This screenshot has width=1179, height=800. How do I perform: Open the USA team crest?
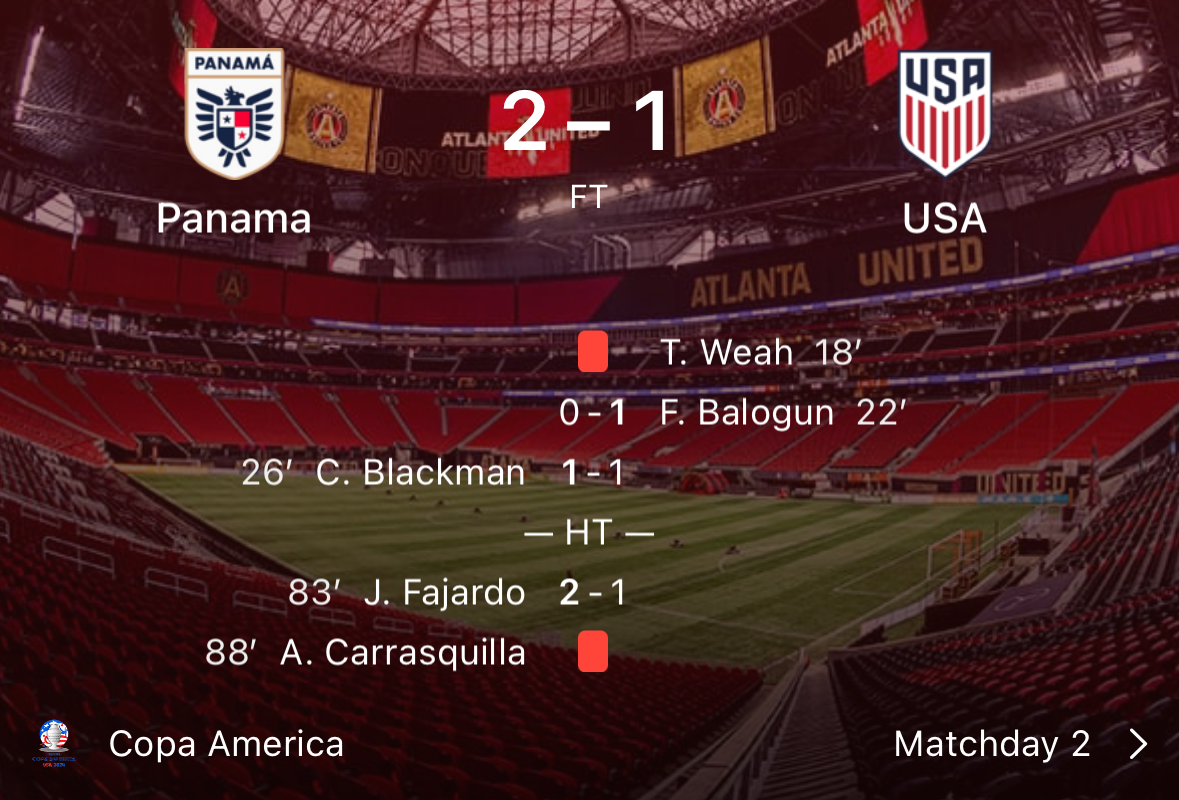pos(944,112)
